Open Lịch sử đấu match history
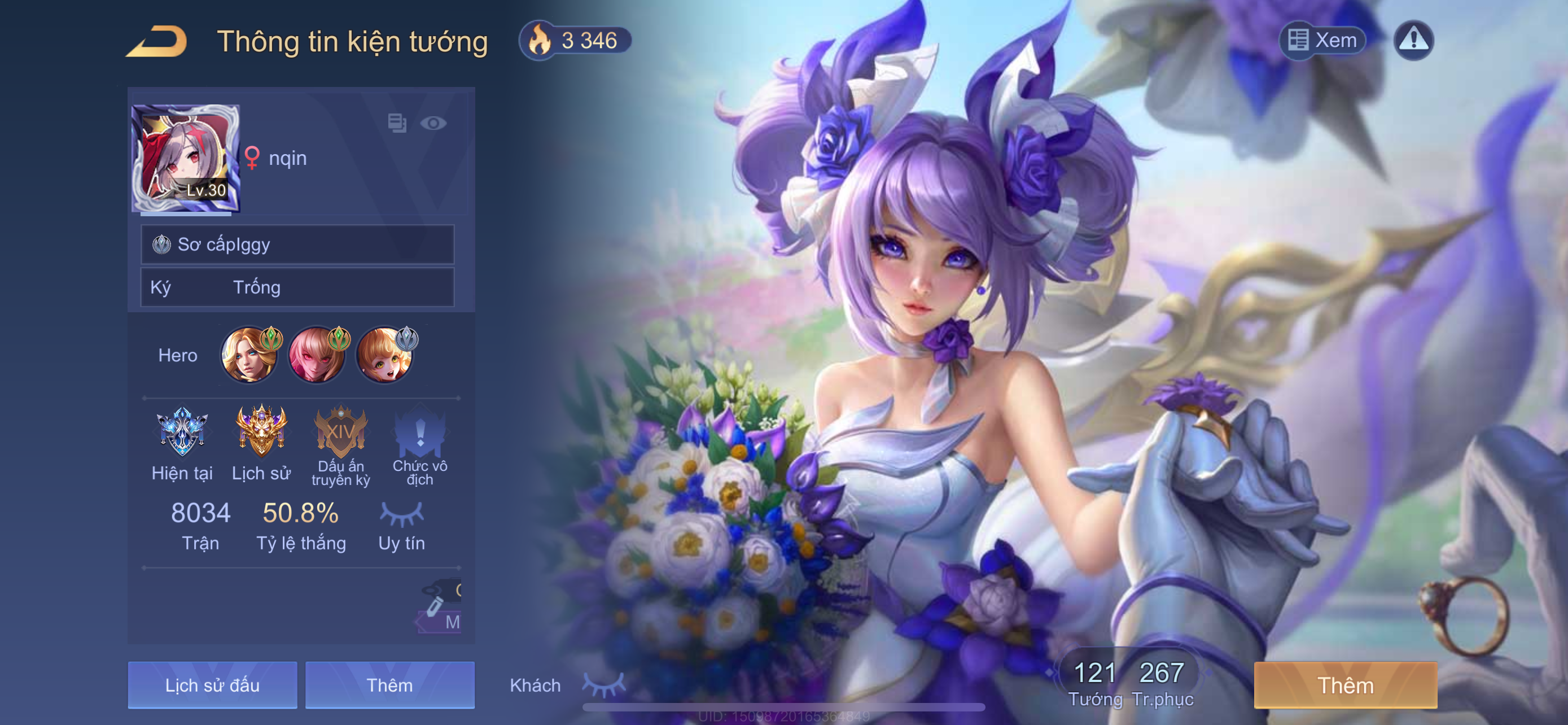1568x725 pixels. [x=212, y=685]
